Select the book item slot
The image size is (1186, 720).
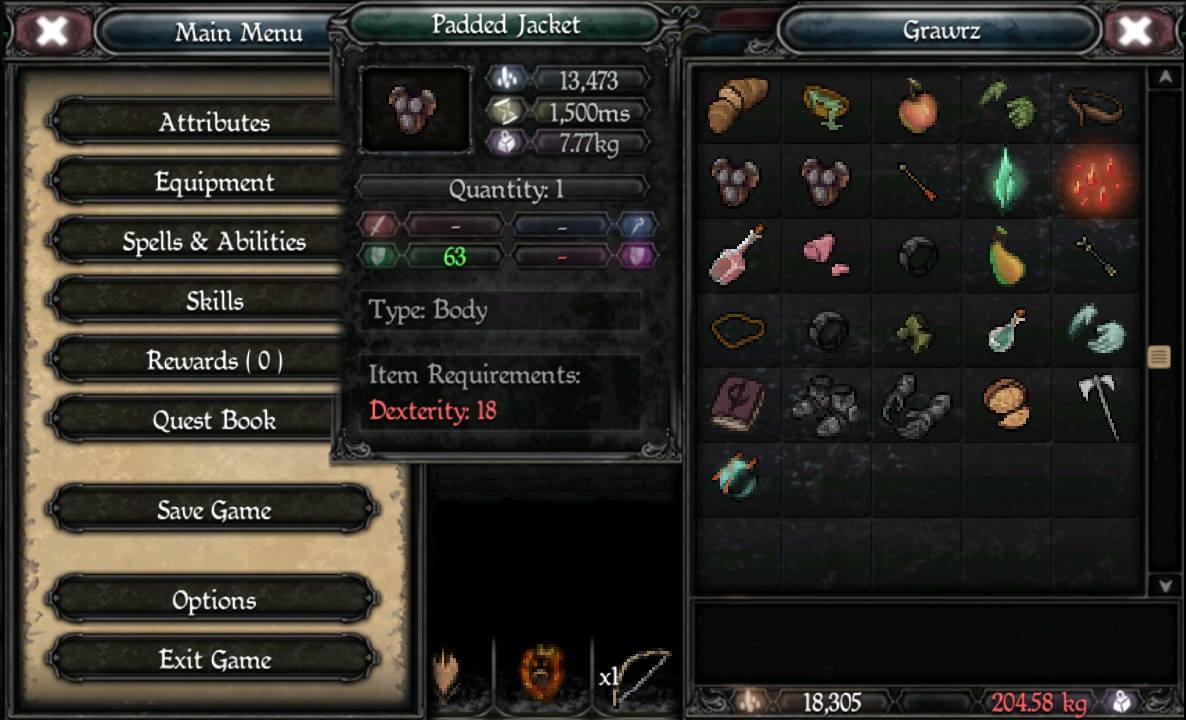coord(738,405)
